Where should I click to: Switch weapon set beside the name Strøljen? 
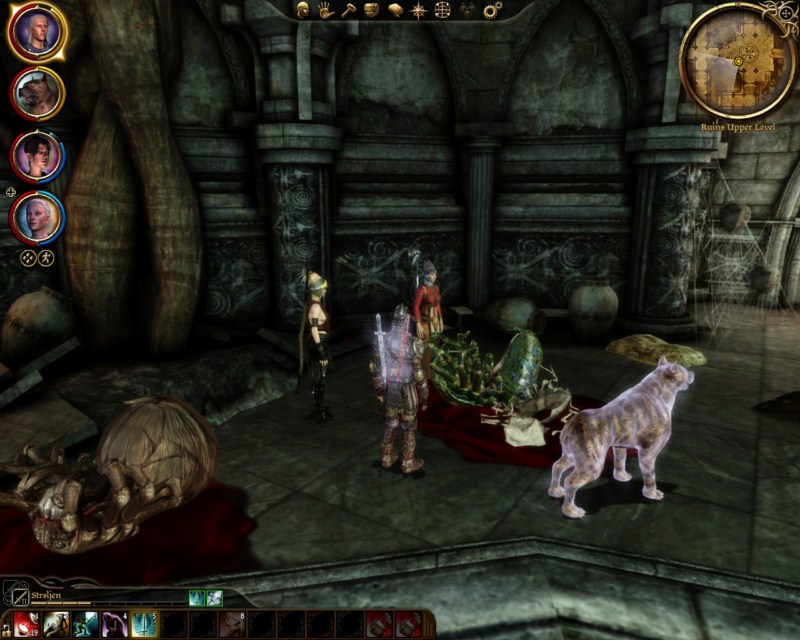pyautogui.click(x=14, y=592)
